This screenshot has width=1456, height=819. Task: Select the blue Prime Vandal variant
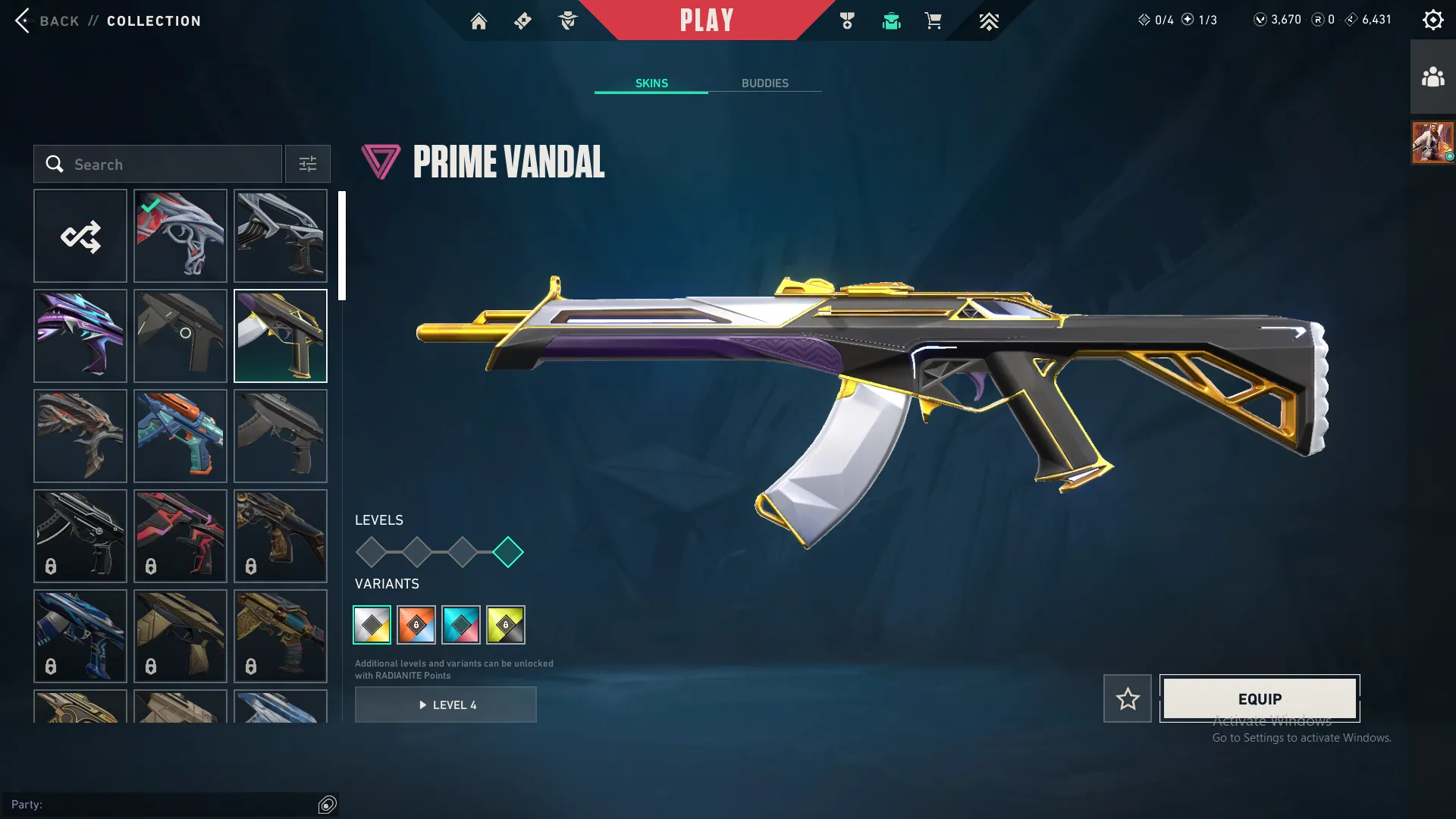[462, 624]
